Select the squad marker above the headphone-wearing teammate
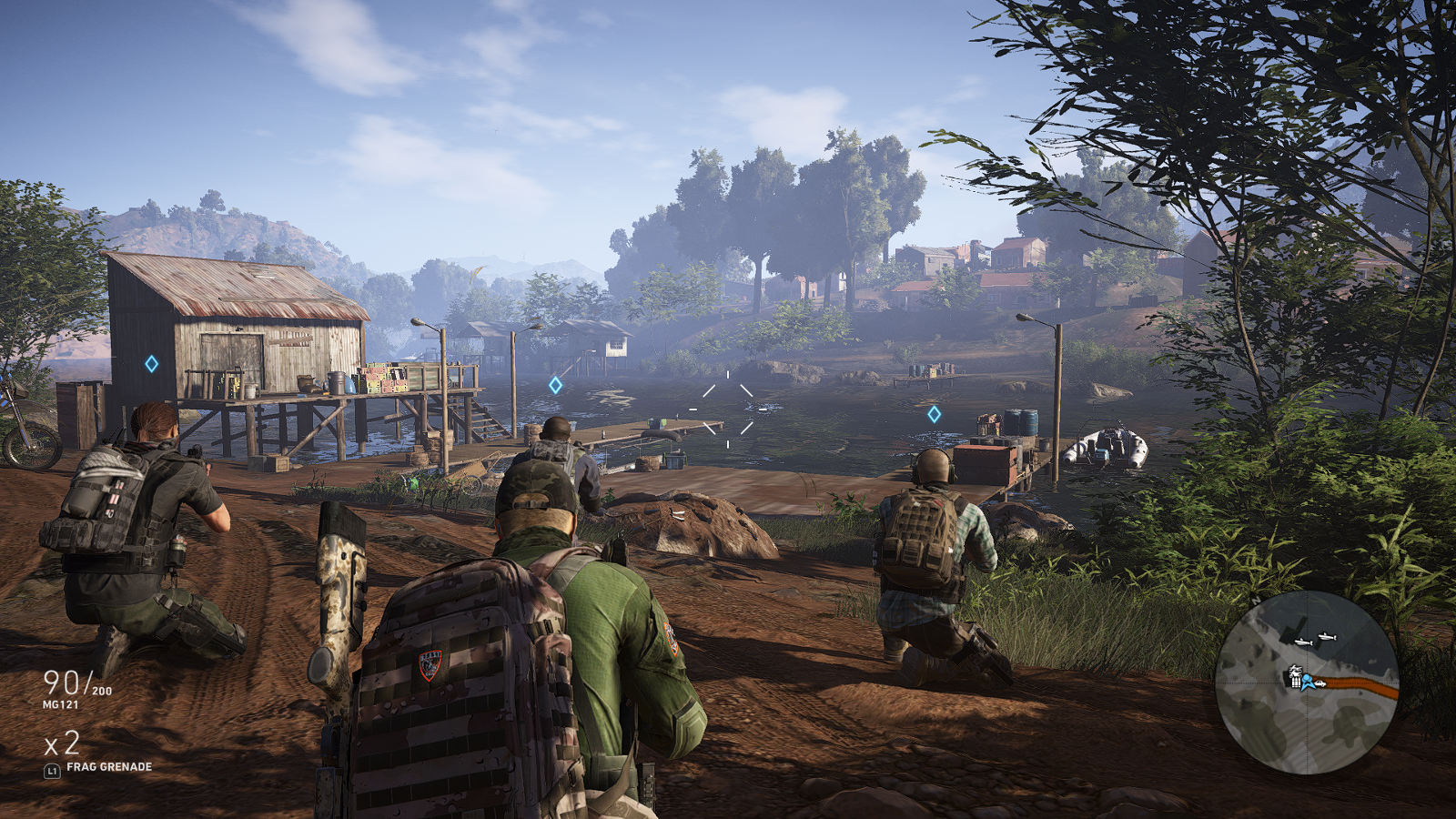The image size is (1456, 819). (934, 414)
